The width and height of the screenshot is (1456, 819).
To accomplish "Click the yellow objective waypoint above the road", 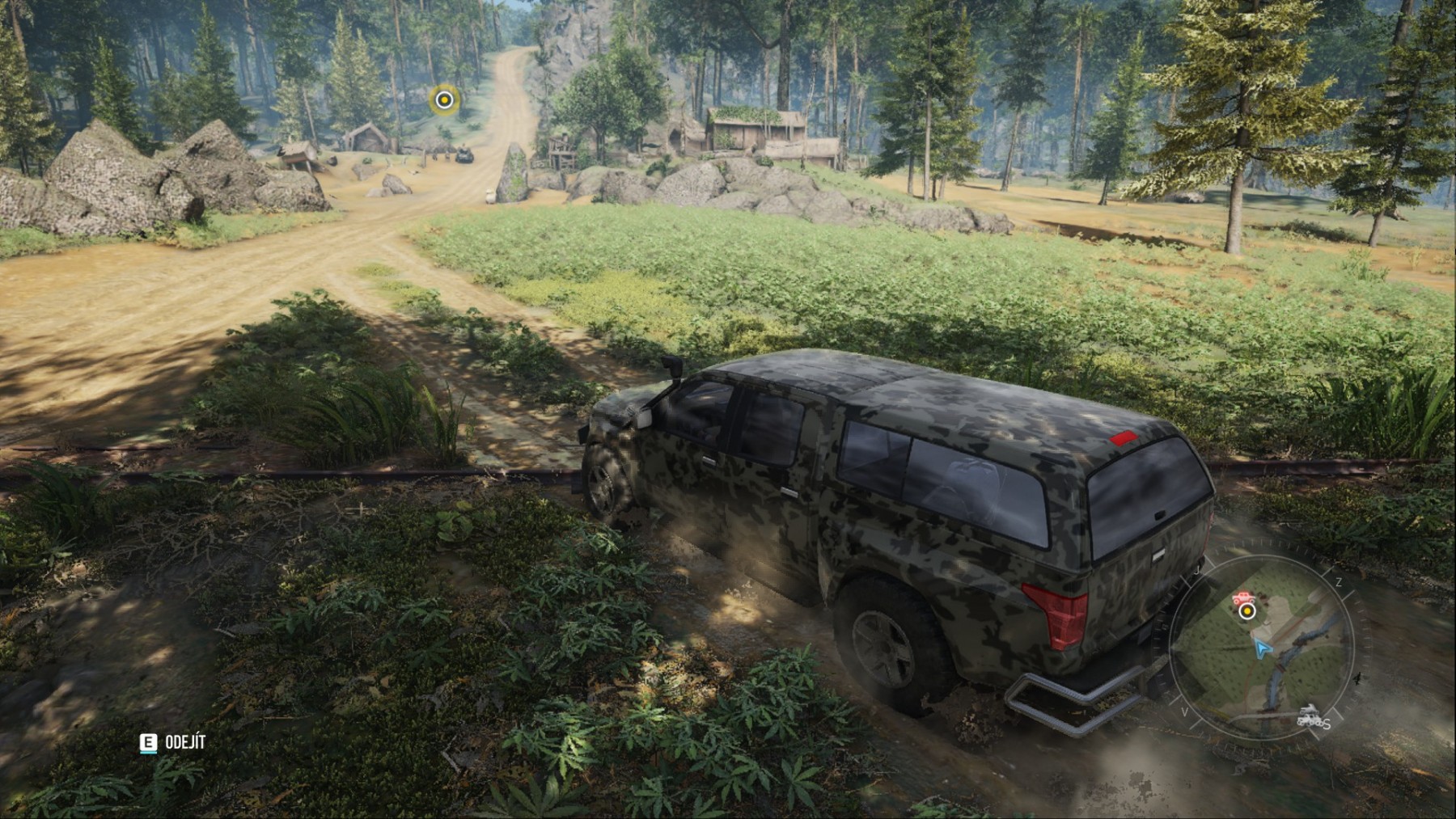I will point(443,99).
